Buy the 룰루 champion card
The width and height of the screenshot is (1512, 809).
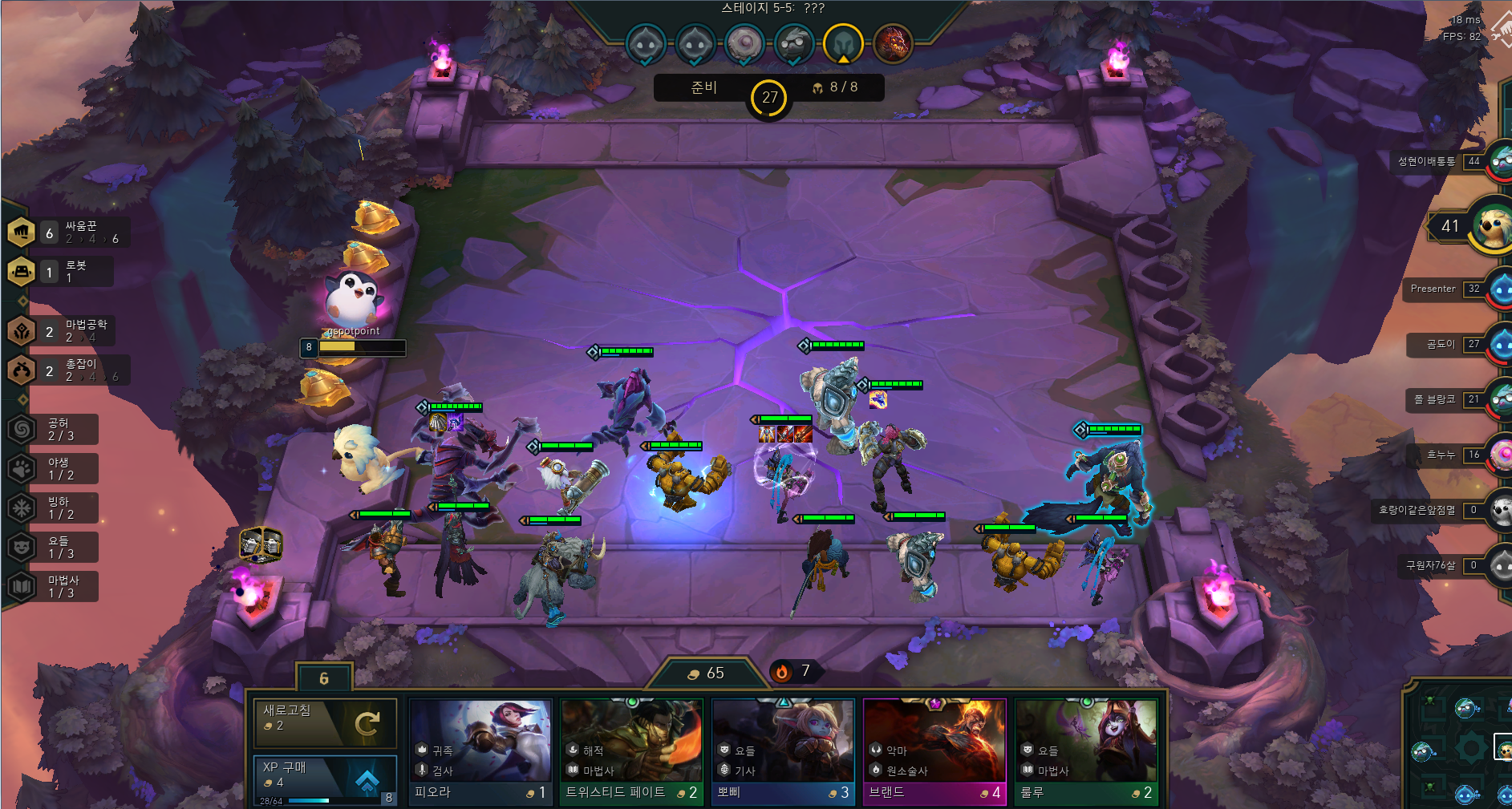pyautogui.click(x=1086, y=751)
